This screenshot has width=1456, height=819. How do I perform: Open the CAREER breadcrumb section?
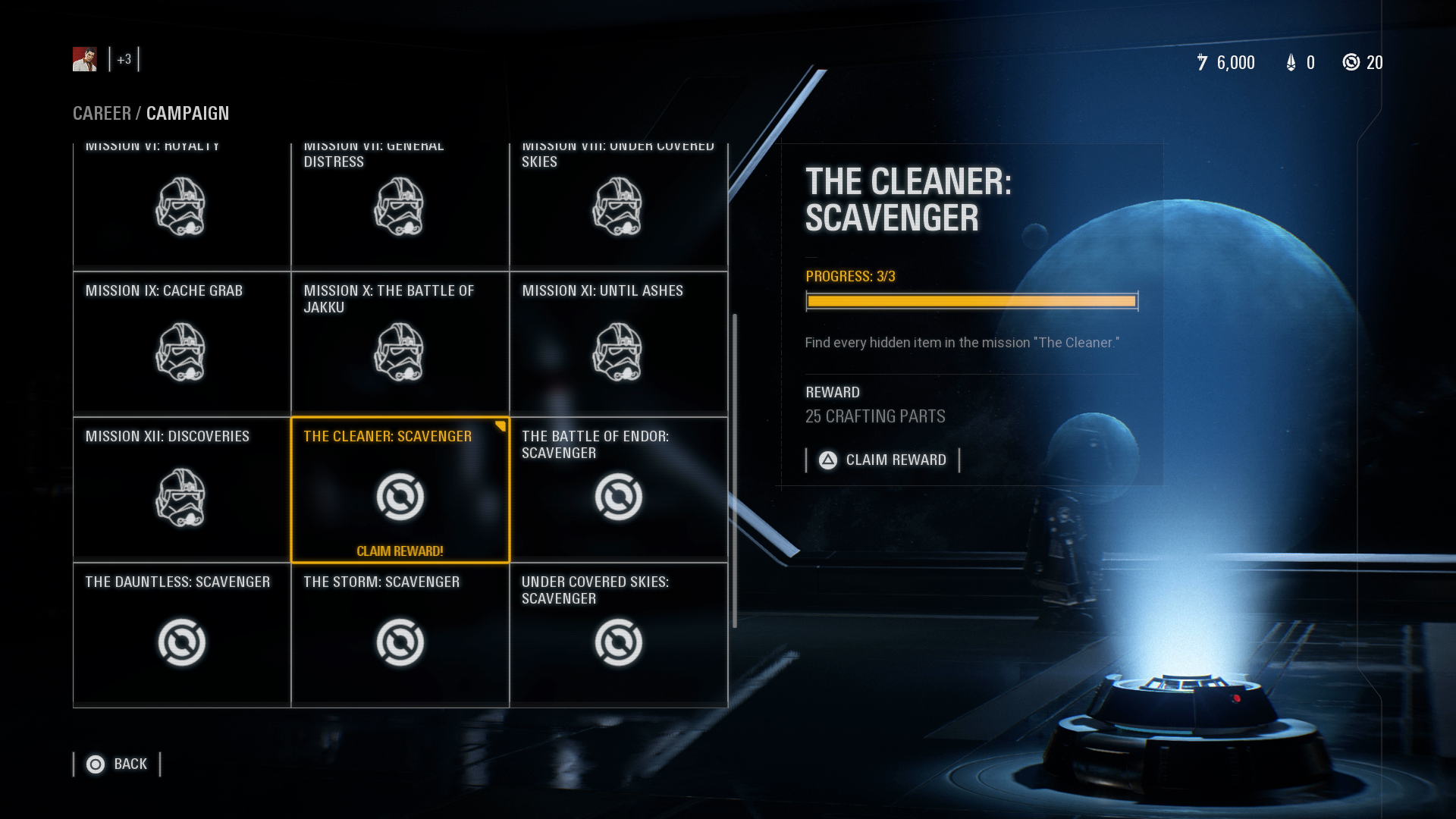pos(101,114)
